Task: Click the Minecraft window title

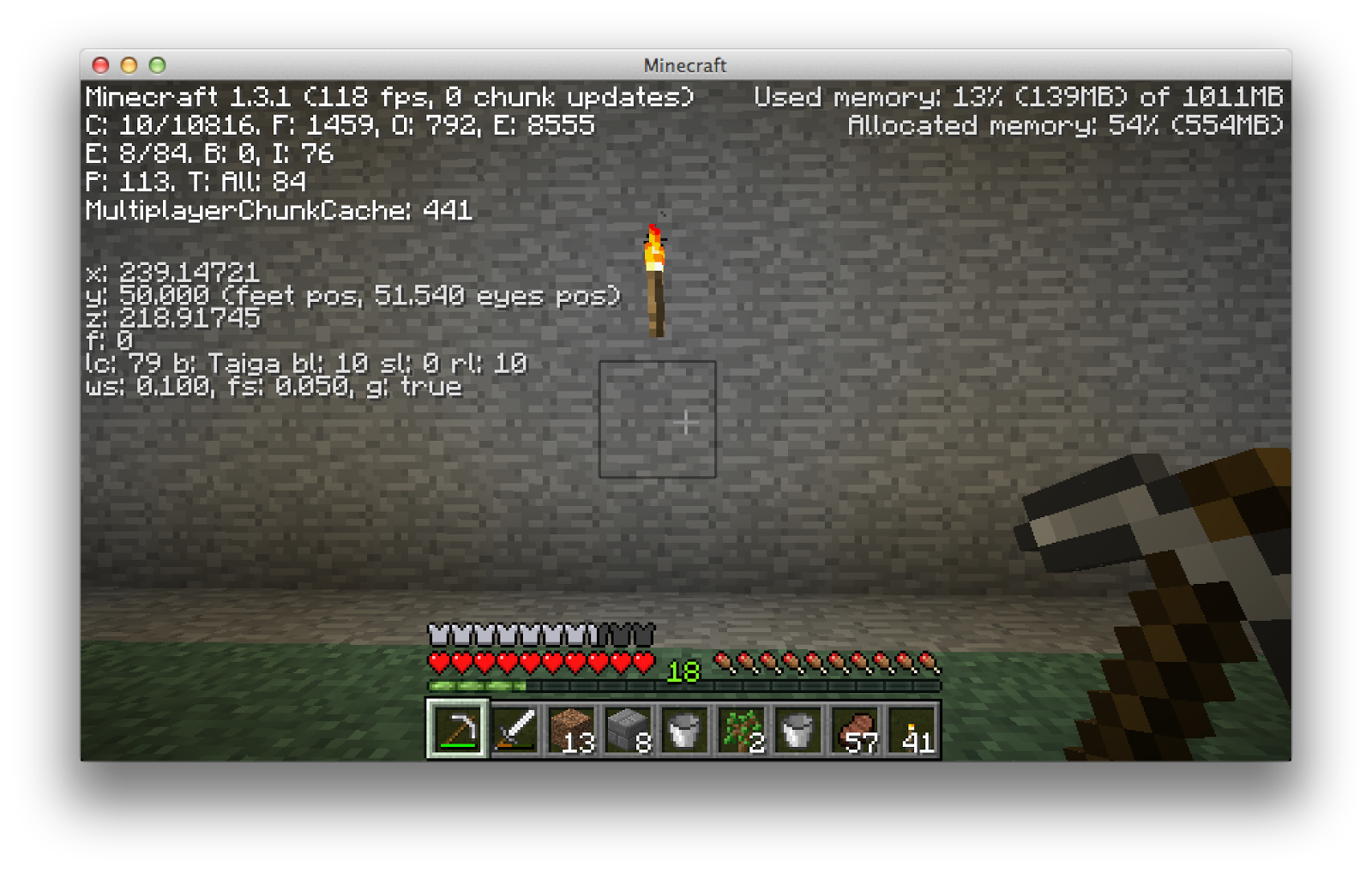Action: pos(685,65)
